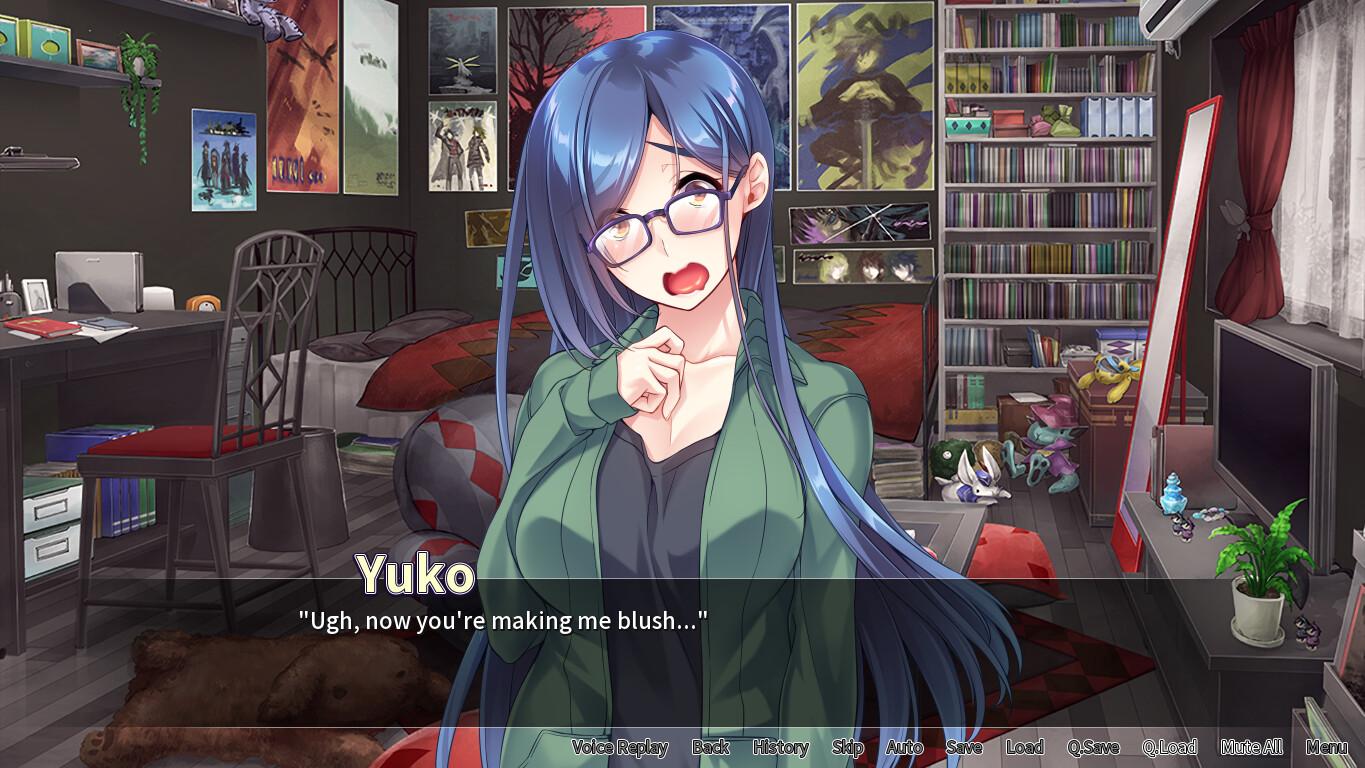Replay the last voice line

click(620, 747)
